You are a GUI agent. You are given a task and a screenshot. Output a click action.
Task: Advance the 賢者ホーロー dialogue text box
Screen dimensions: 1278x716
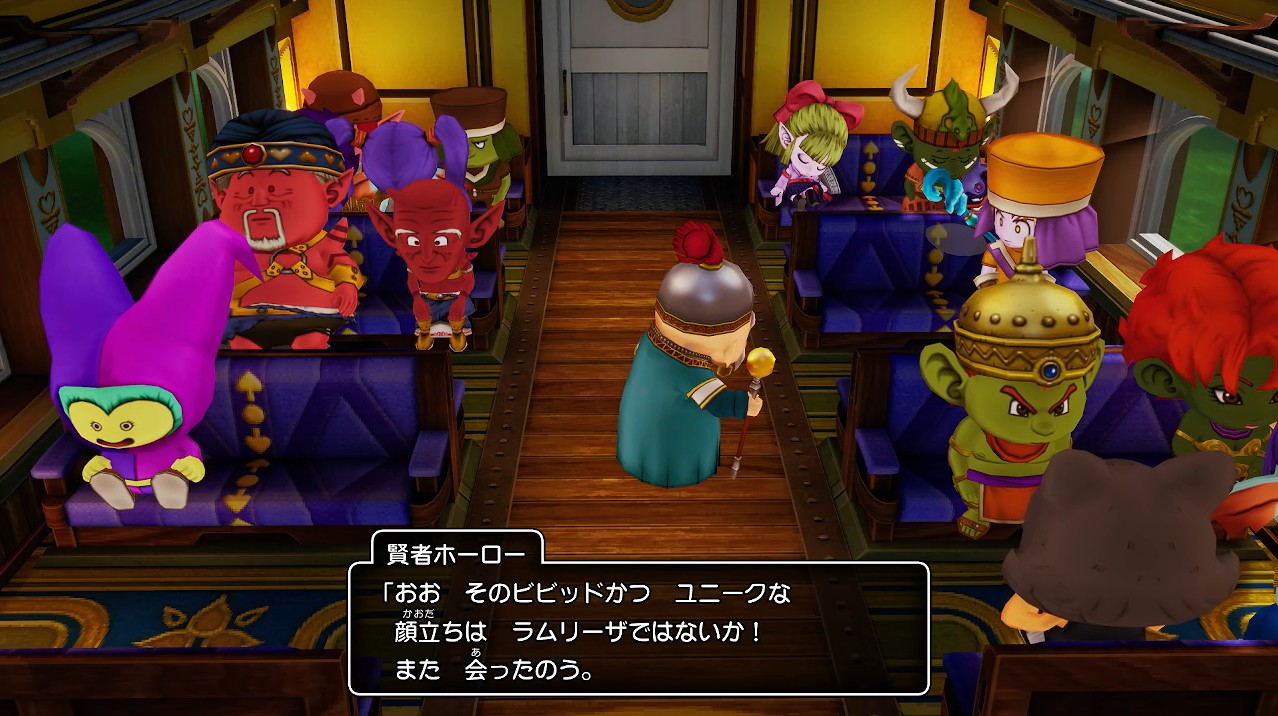[638, 629]
